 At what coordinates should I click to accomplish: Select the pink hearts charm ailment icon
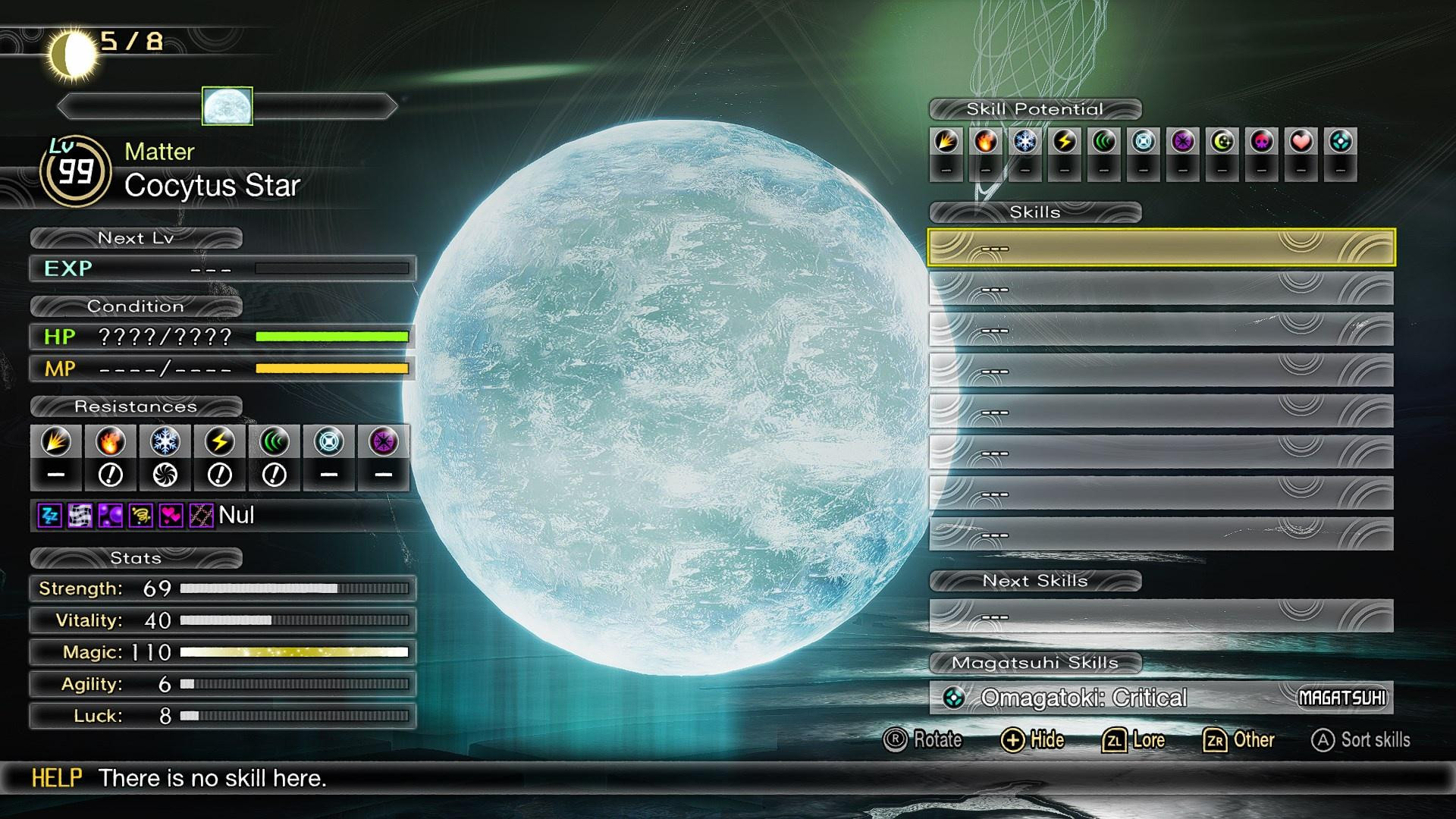[171, 516]
